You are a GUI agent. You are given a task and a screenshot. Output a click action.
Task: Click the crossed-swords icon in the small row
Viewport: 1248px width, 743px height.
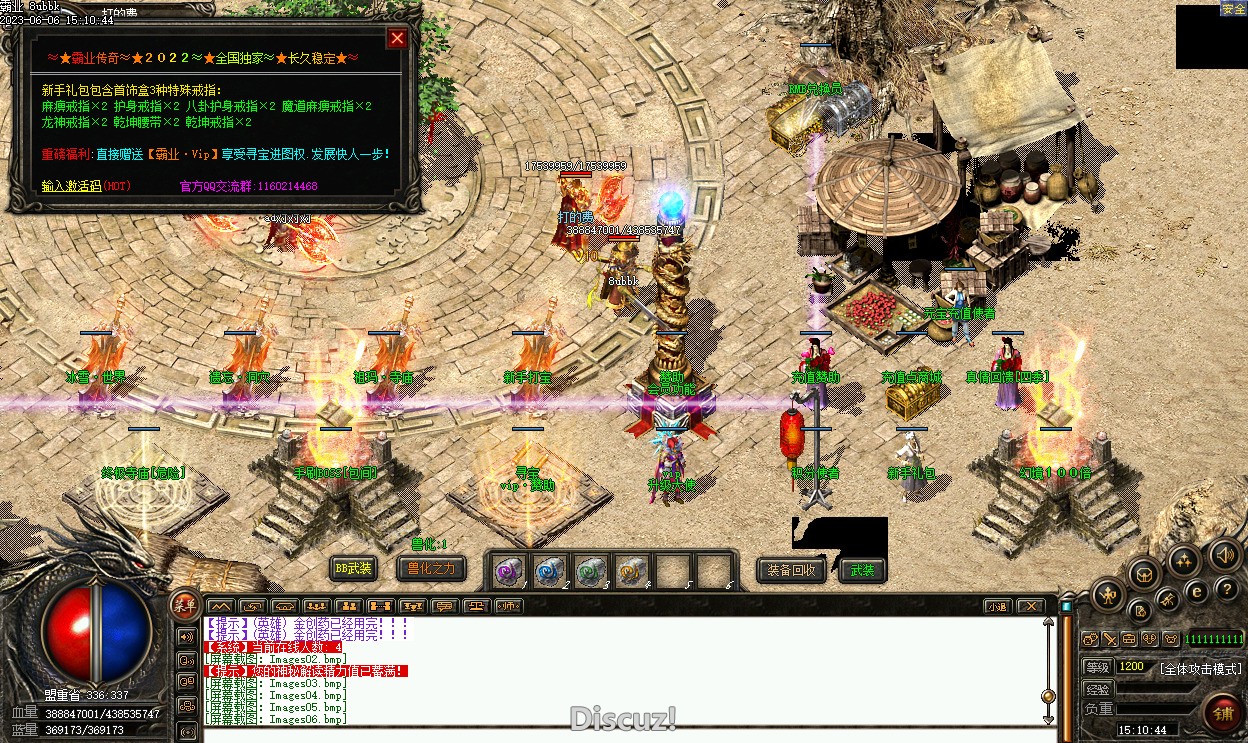1110,639
